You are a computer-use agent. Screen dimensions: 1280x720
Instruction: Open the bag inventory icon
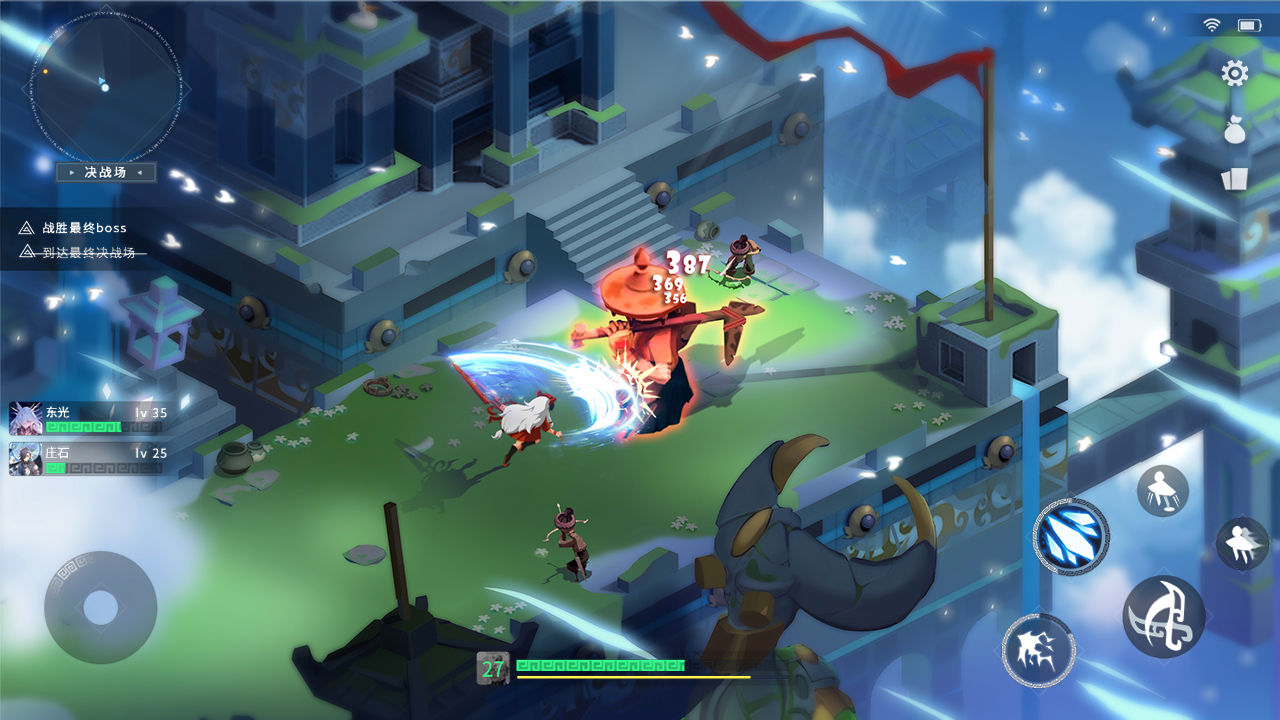click(1235, 130)
